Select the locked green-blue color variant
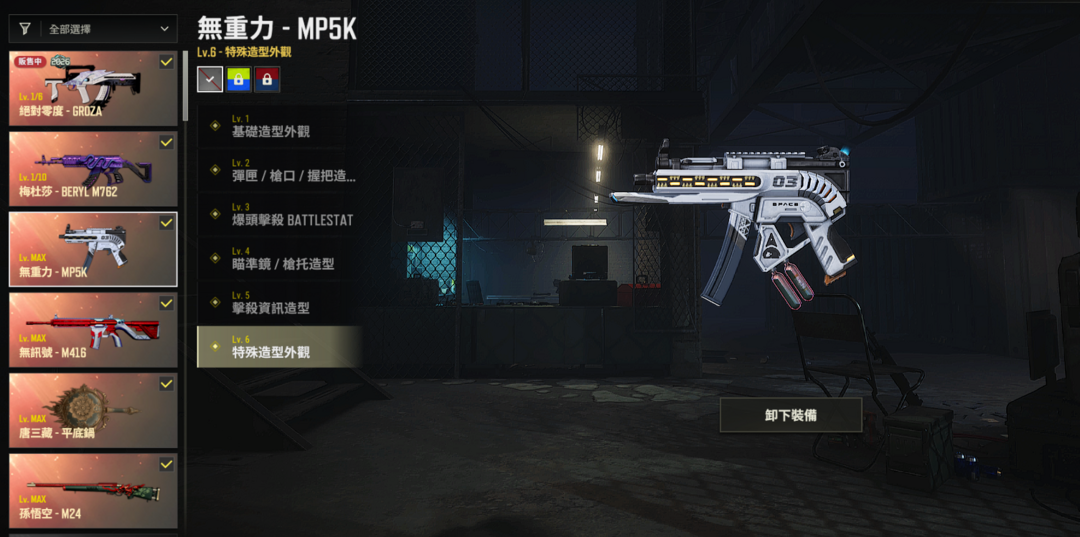Viewport: 1080px width, 537px height. click(239, 79)
